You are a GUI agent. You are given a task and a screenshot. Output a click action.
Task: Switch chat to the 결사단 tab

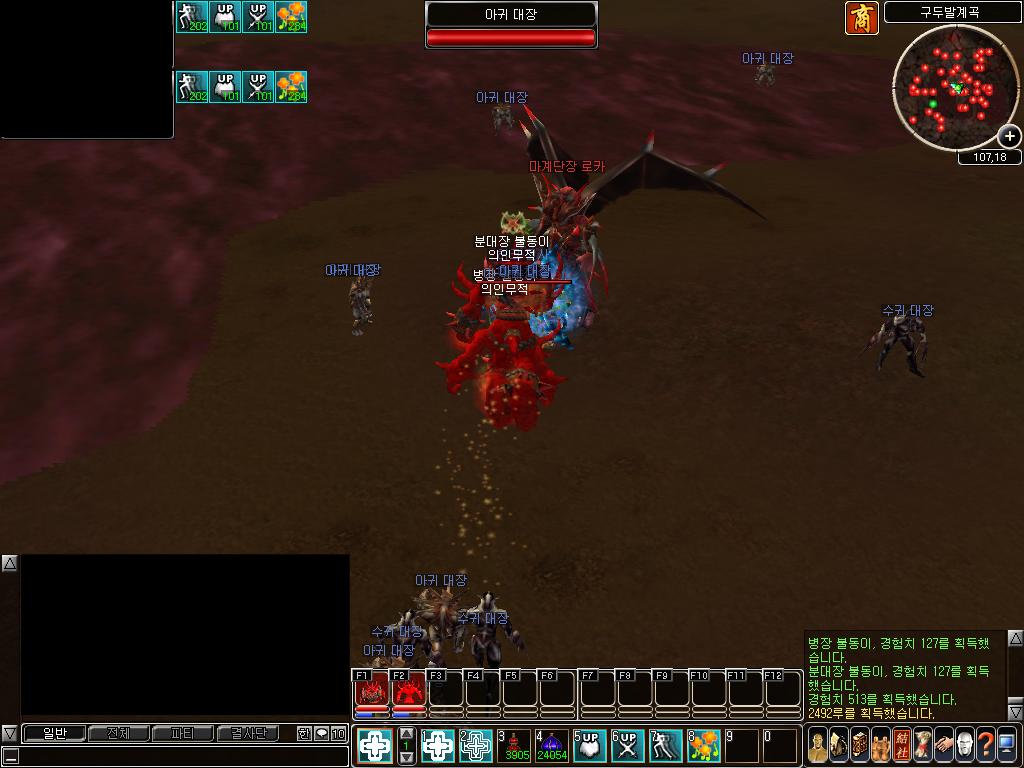pos(247,734)
